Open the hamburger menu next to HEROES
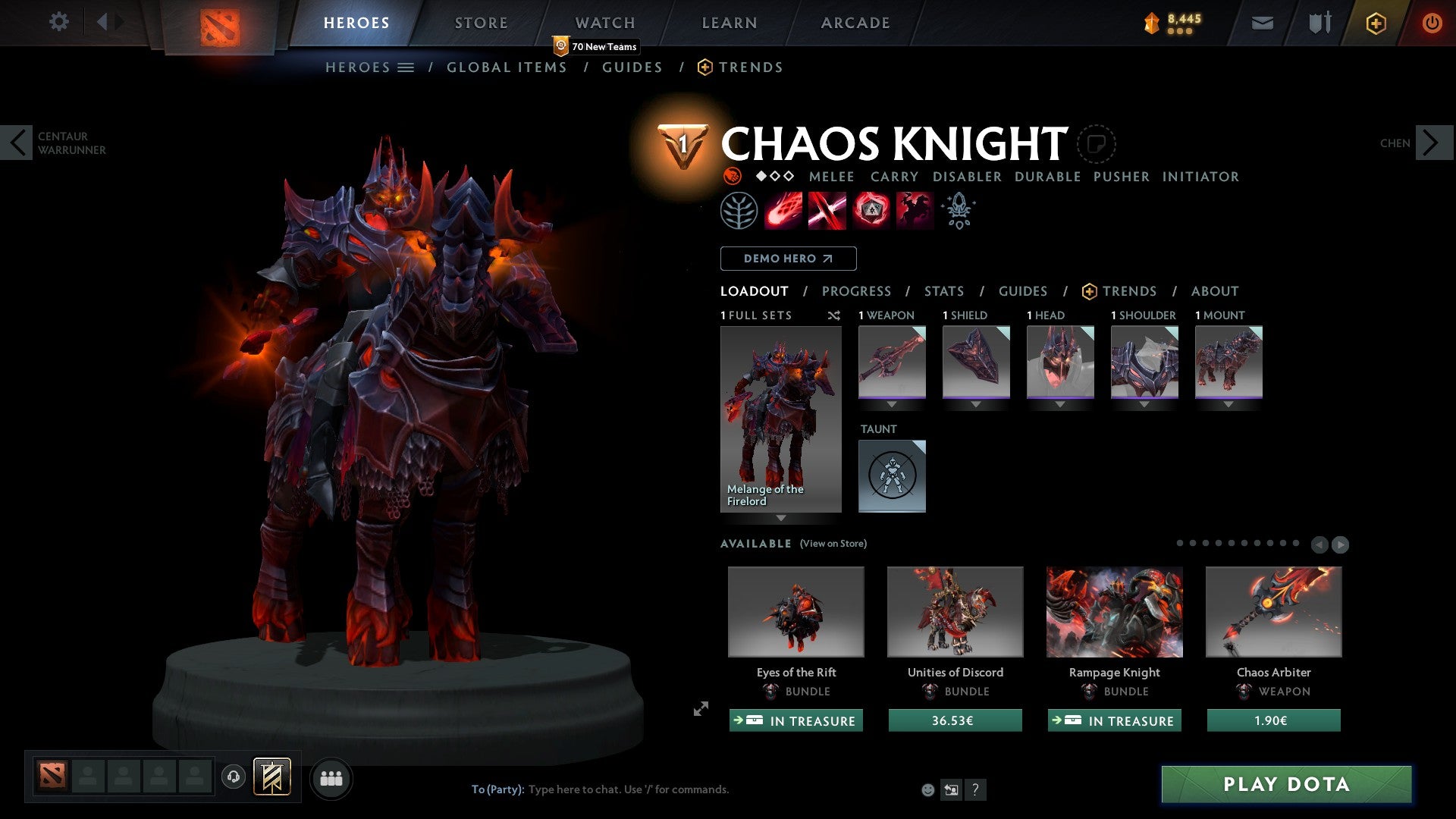This screenshot has height=819, width=1456. (406, 67)
